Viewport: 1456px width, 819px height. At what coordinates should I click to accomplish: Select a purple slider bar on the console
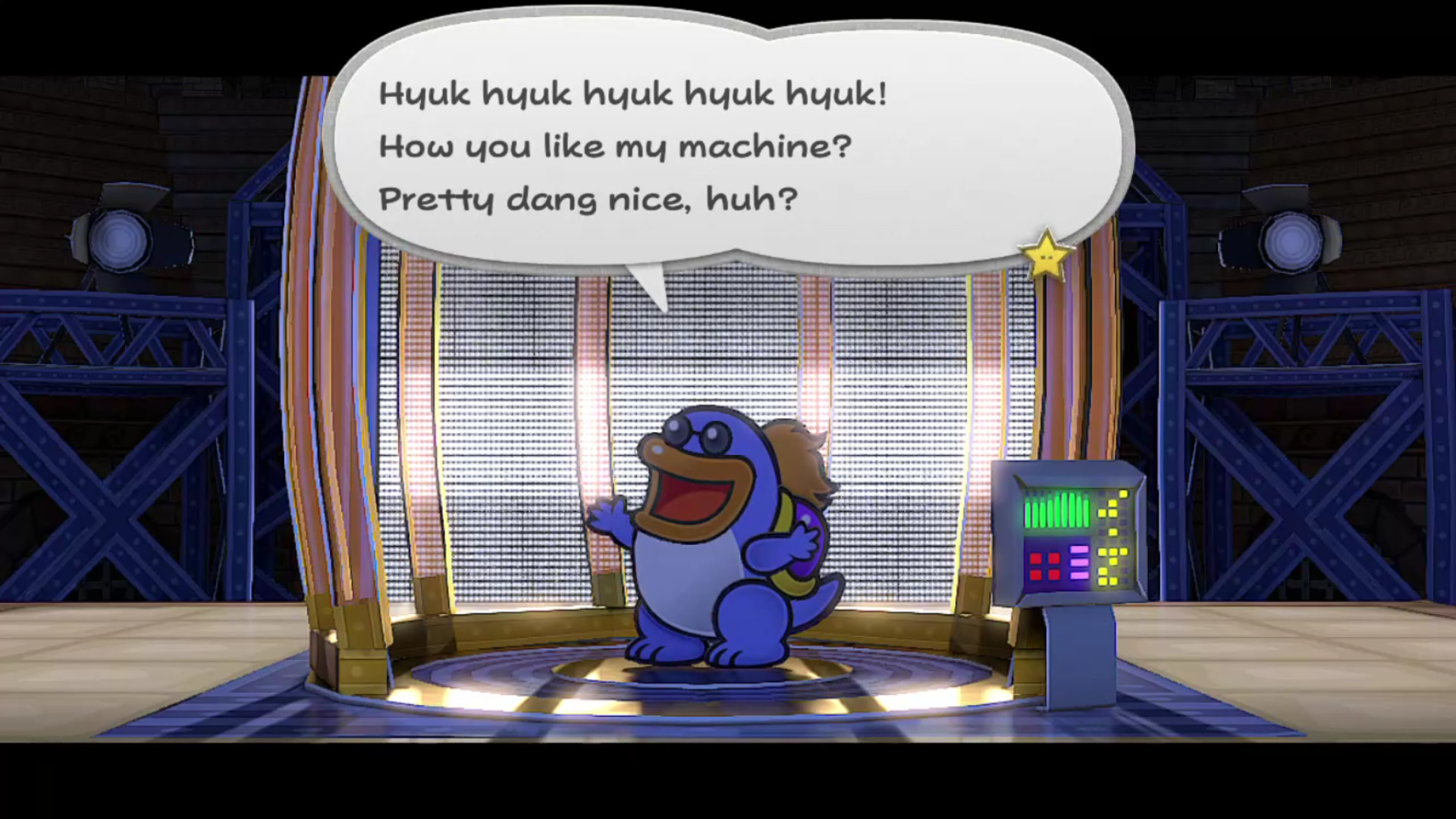(x=1079, y=562)
